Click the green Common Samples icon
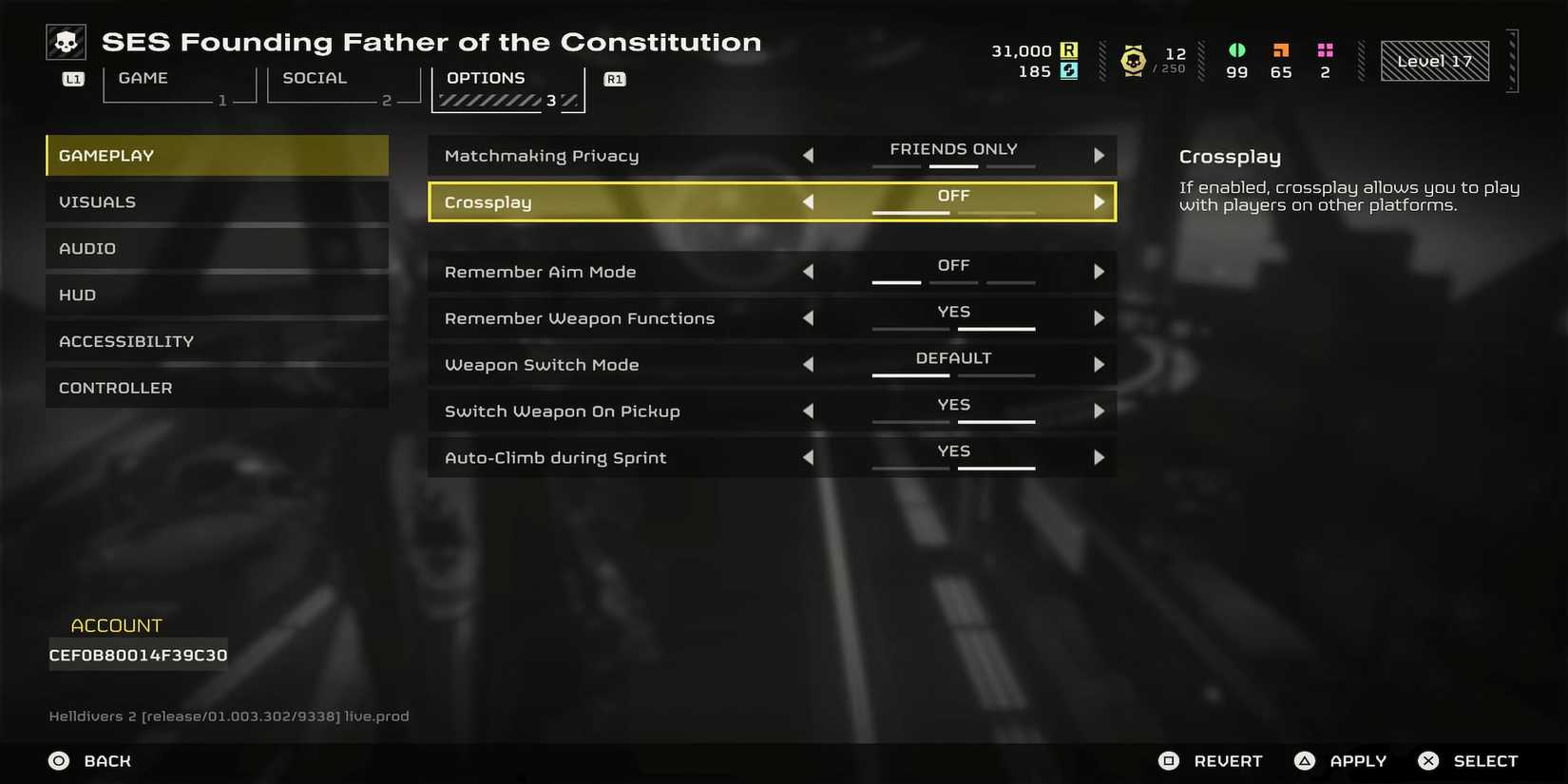The height and width of the screenshot is (784, 1568). click(1235, 50)
